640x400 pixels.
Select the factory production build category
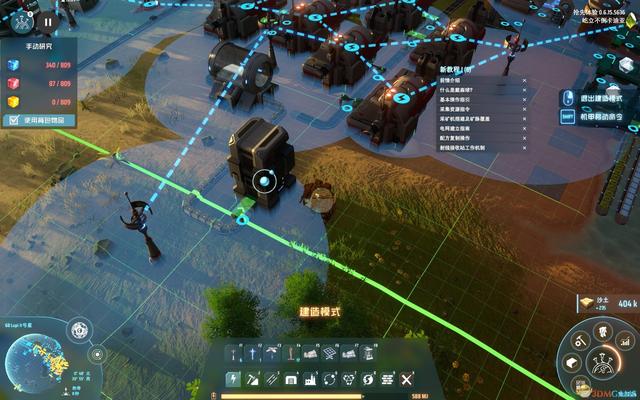click(310, 380)
